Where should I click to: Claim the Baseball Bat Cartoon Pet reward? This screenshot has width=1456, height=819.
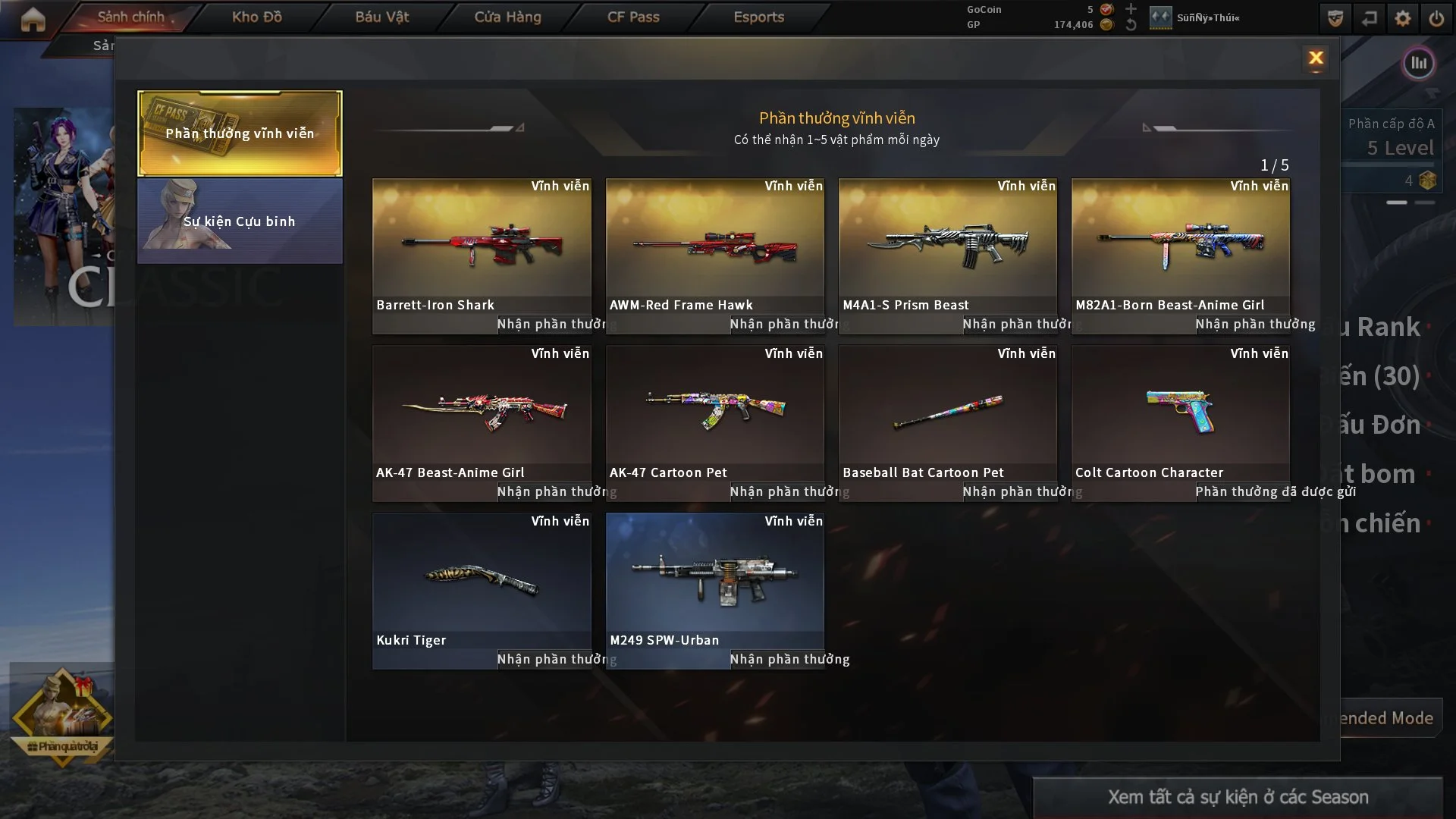pyautogui.click(x=1017, y=492)
